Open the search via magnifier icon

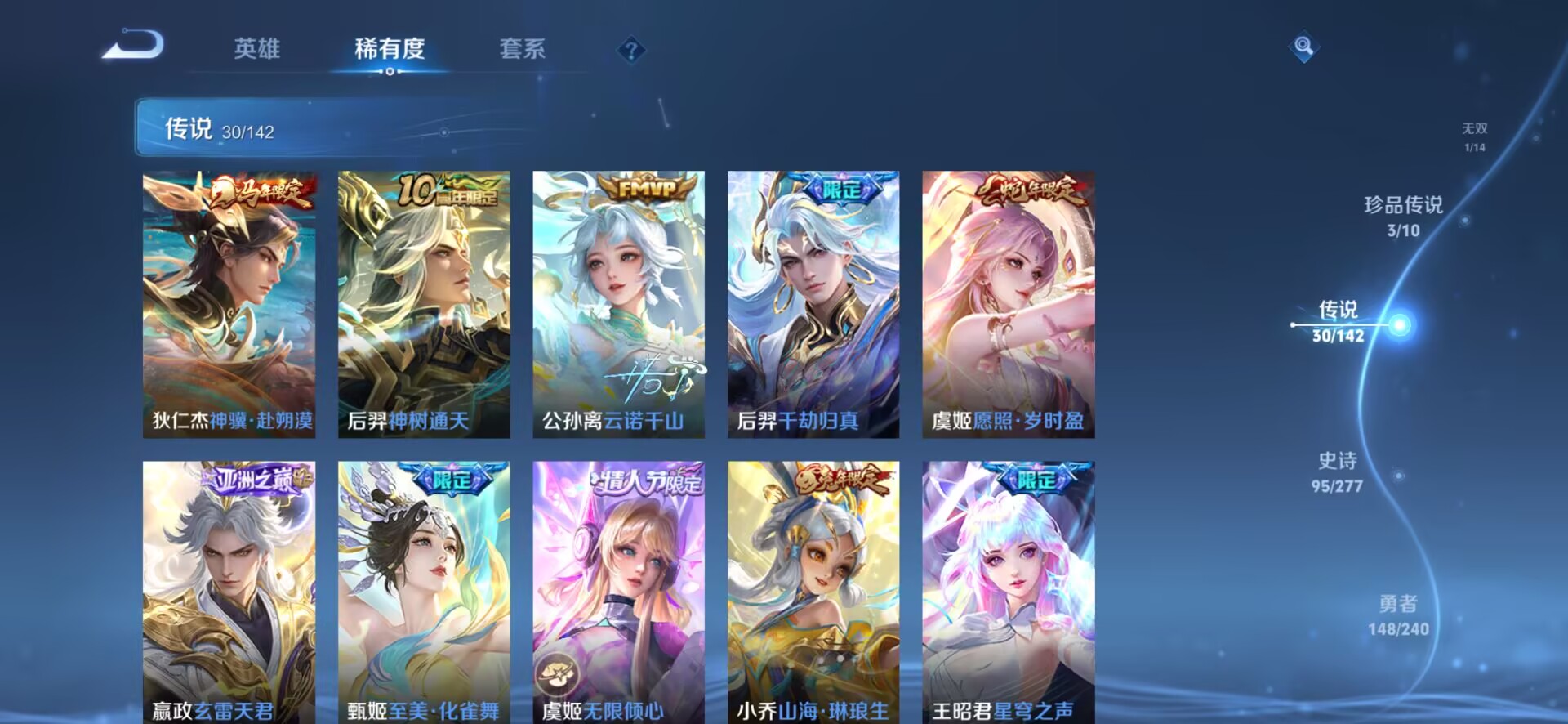[1302, 45]
